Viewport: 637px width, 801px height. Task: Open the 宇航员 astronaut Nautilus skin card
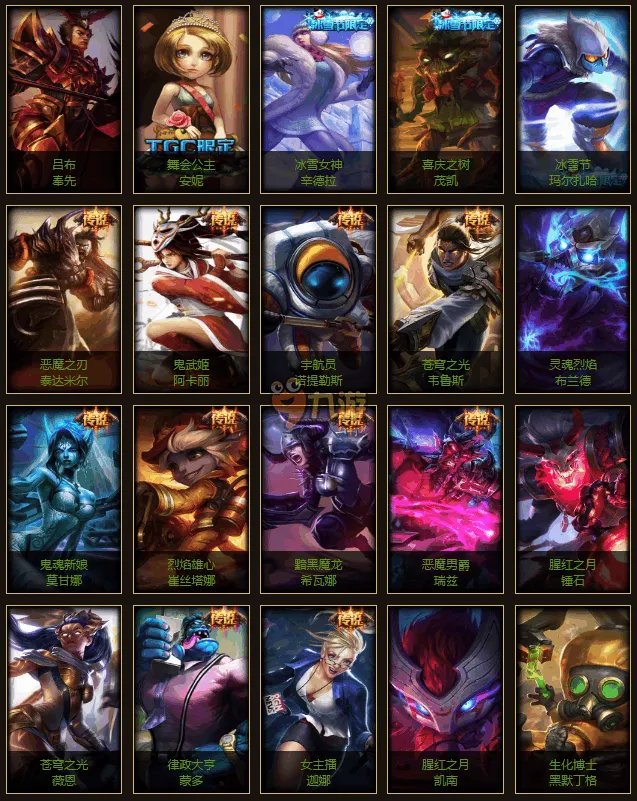[x=319, y=298]
